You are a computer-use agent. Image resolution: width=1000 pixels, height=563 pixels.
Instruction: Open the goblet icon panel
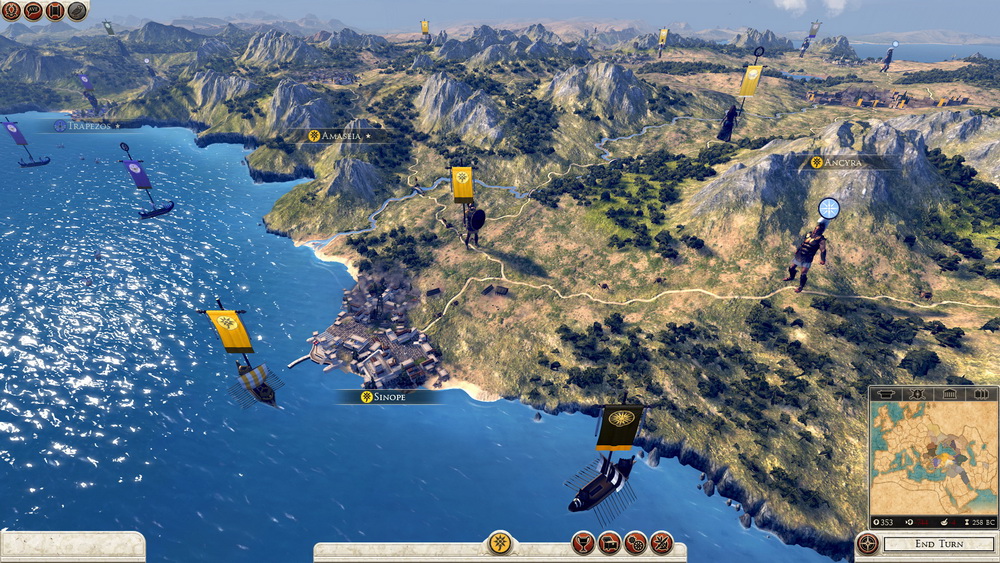click(x=583, y=543)
